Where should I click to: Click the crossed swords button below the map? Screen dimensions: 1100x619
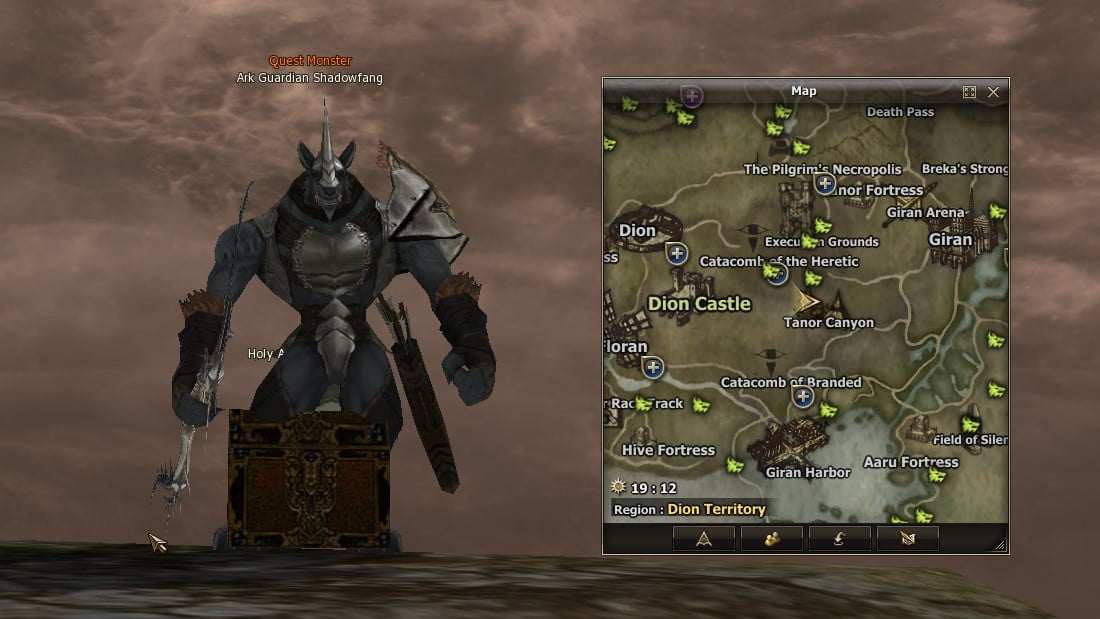pos(907,539)
